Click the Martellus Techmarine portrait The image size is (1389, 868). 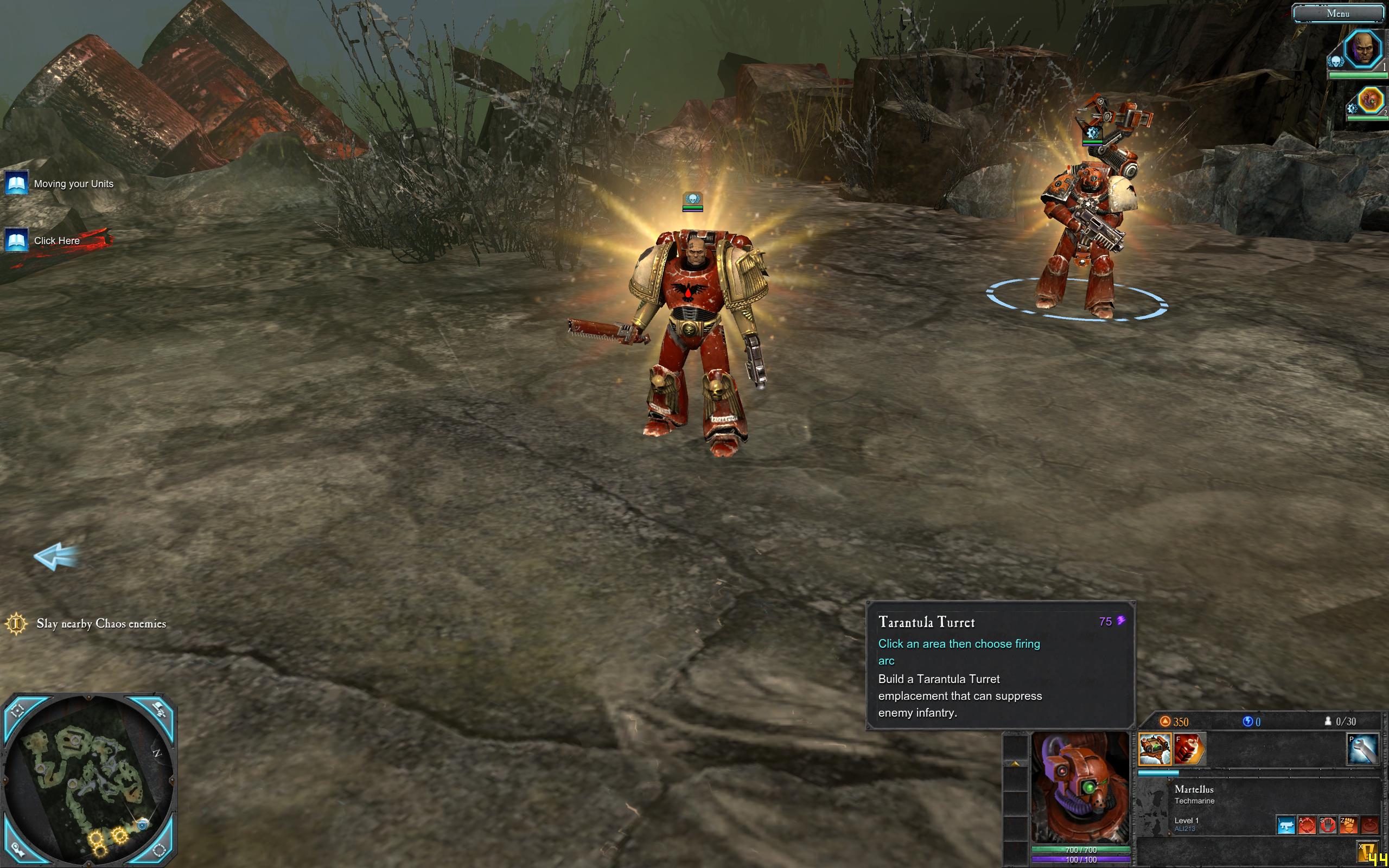click(x=1080, y=787)
